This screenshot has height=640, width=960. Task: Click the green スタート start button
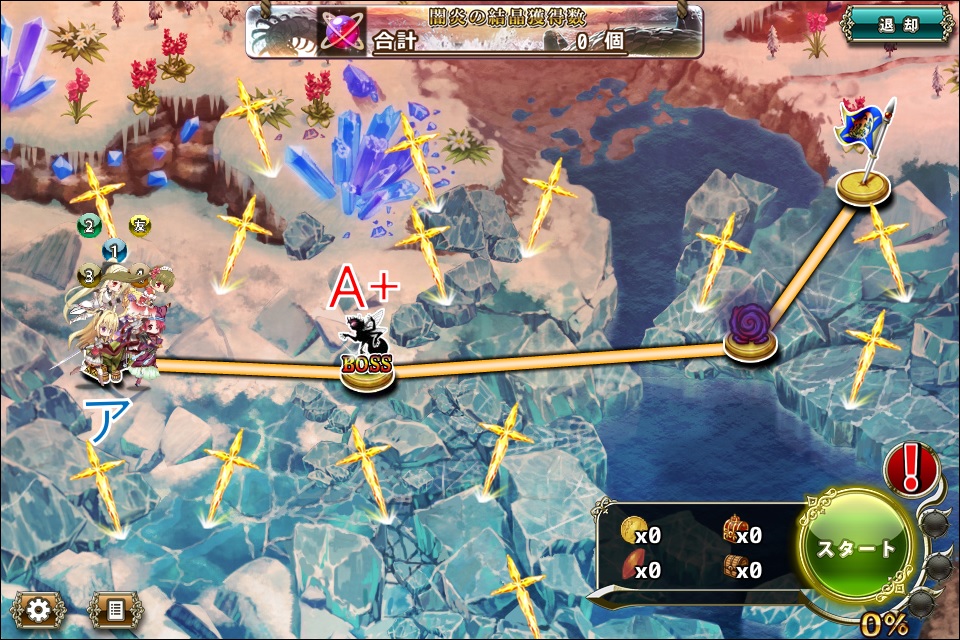(857, 548)
